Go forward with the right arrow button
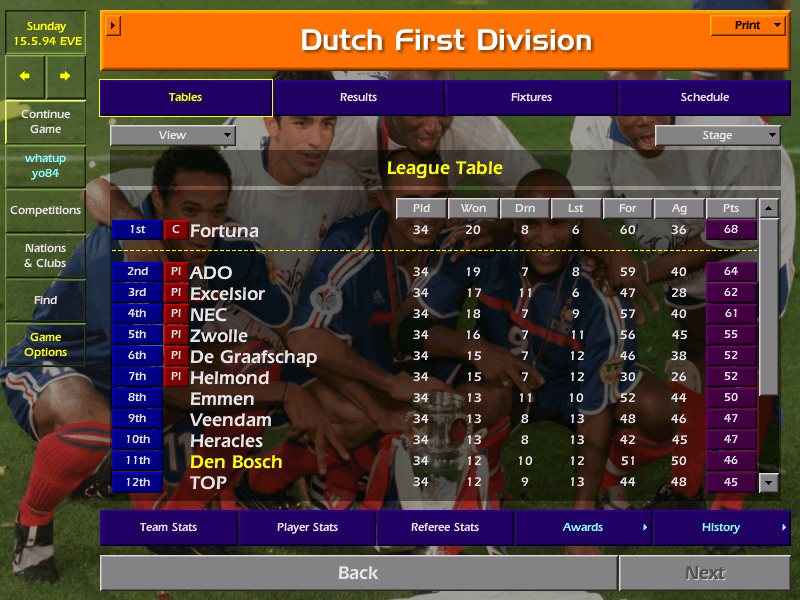This screenshot has width=800, height=600. click(65, 76)
